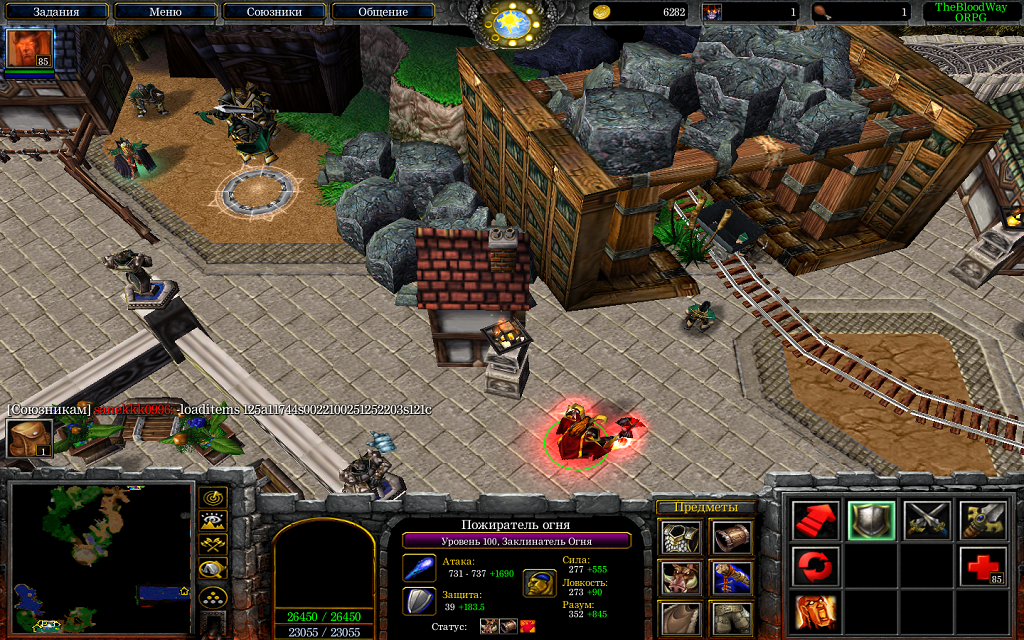Click the formation movement toggle button
Viewport: 1024px width, 640px height.
point(214,598)
